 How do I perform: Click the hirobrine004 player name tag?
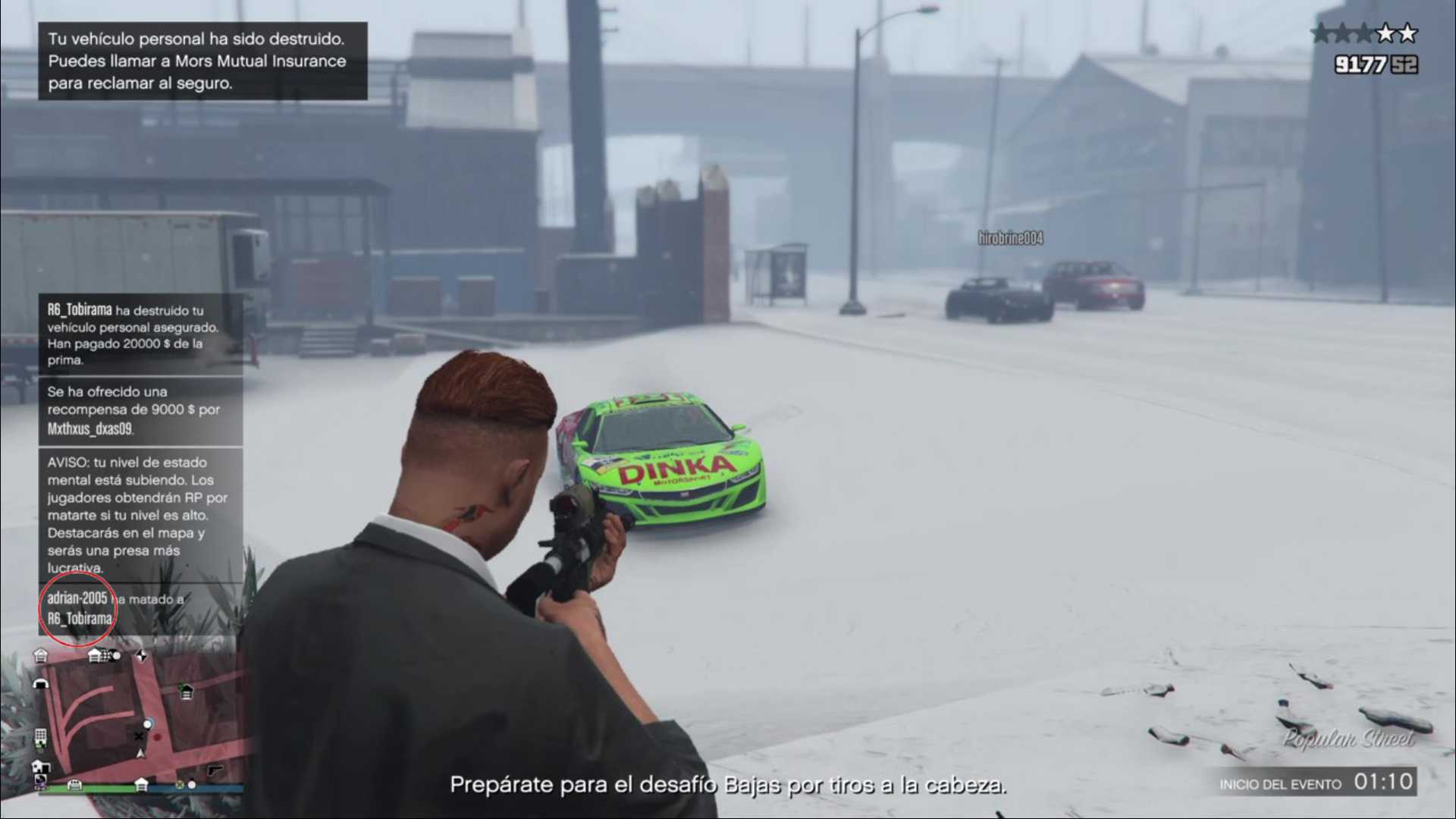pyautogui.click(x=1010, y=238)
